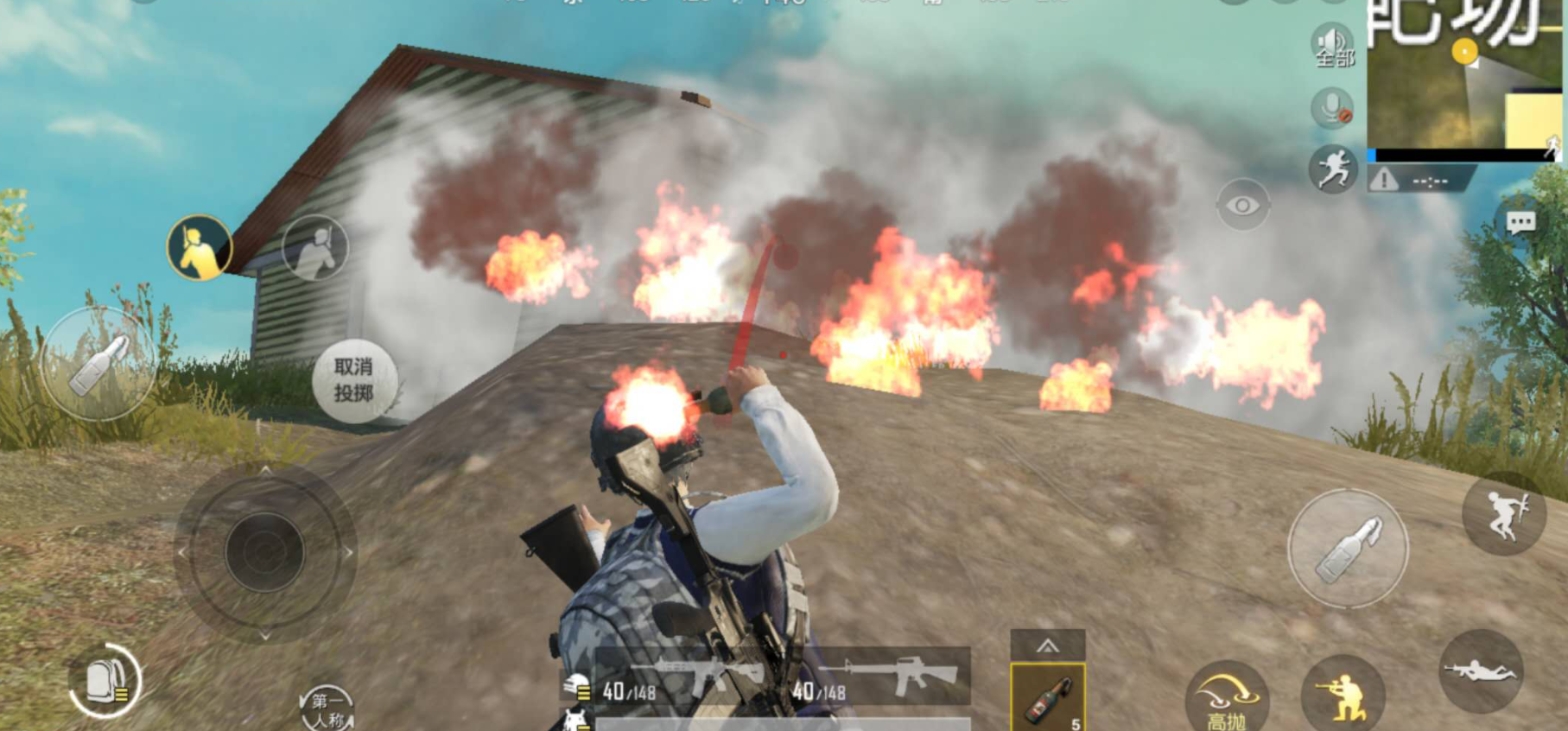Tap the left-side Molotov throw button
Image resolution: width=1568 pixels, height=731 pixels.
pyautogui.click(x=98, y=364)
